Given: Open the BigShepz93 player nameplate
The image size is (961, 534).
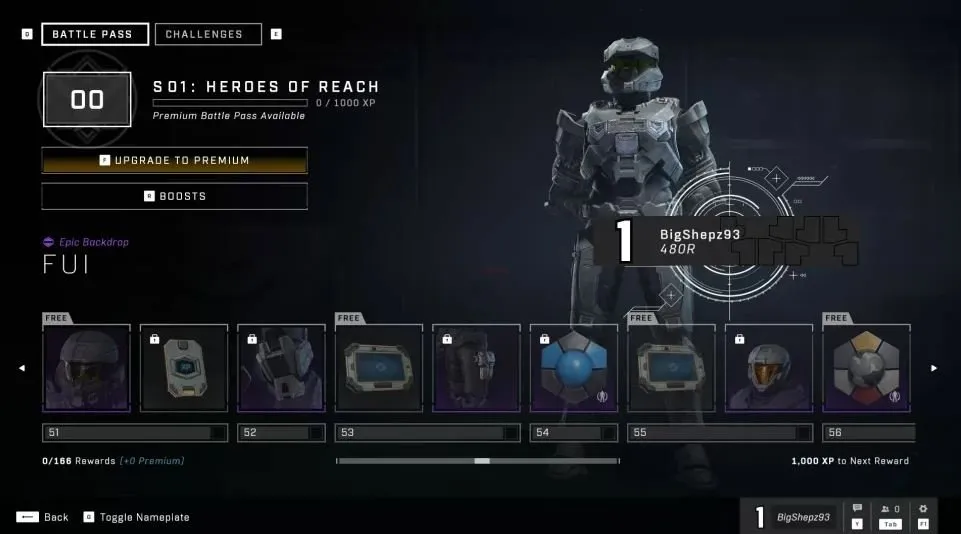Looking at the screenshot, I should point(793,517).
